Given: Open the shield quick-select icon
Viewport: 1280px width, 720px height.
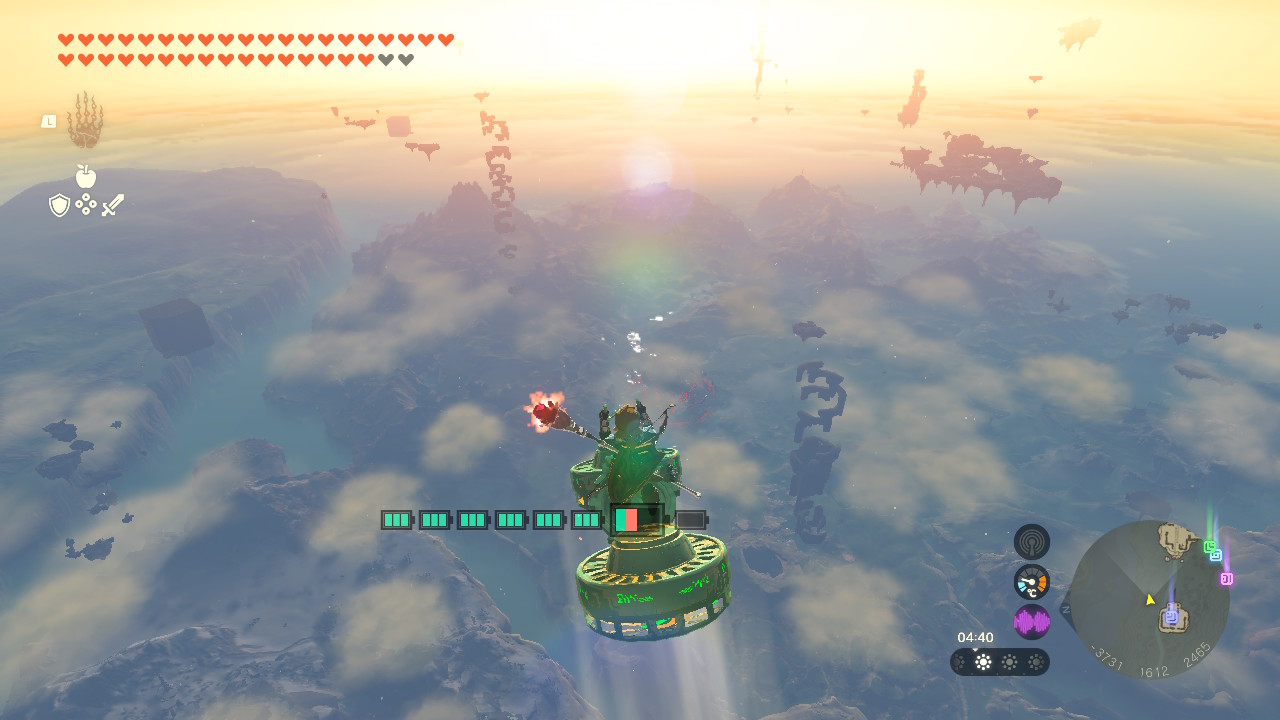Looking at the screenshot, I should (59, 205).
